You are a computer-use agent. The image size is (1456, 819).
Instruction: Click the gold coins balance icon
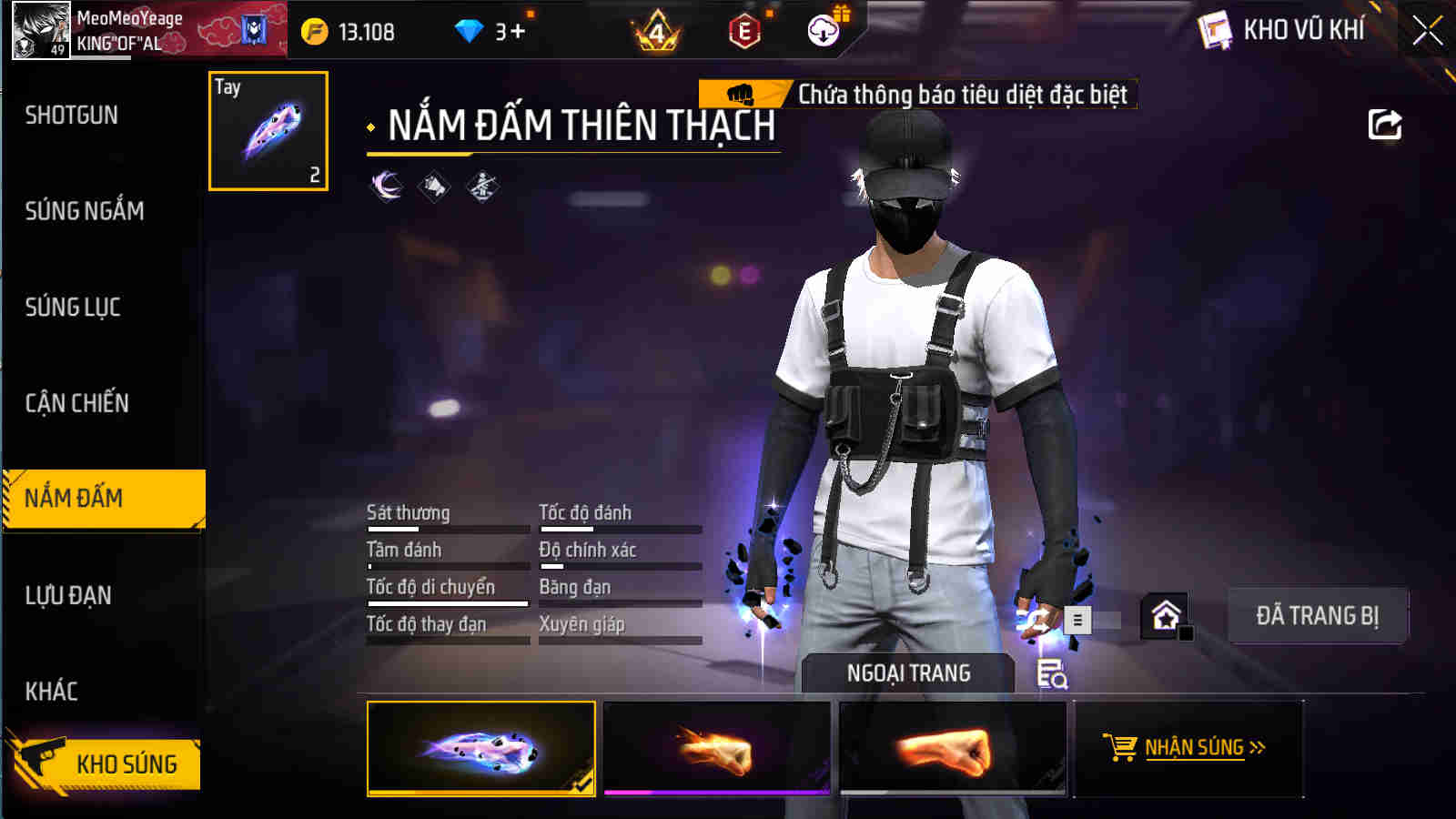tap(313, 29)
